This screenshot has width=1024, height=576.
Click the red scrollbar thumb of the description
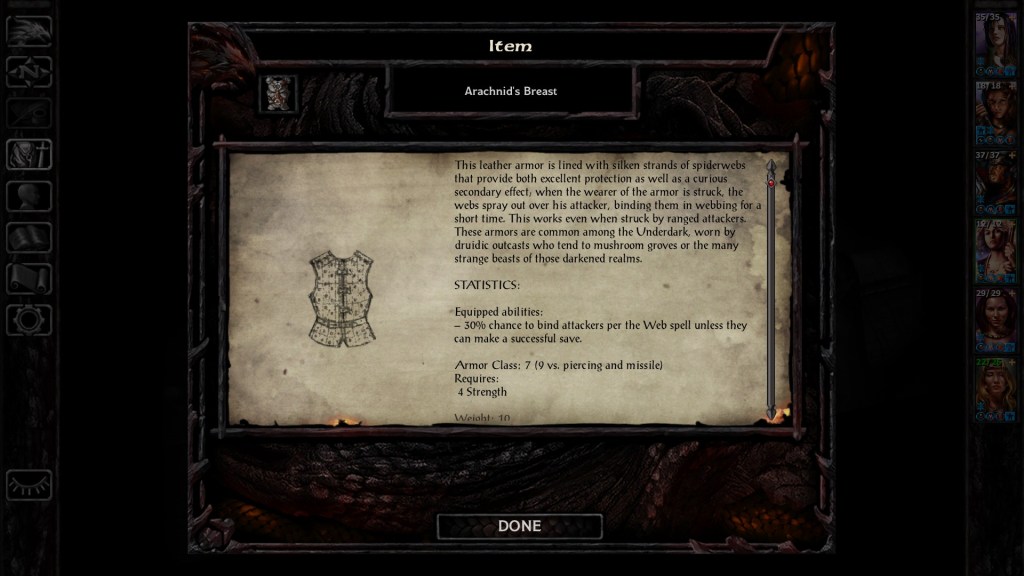[771, 182]
